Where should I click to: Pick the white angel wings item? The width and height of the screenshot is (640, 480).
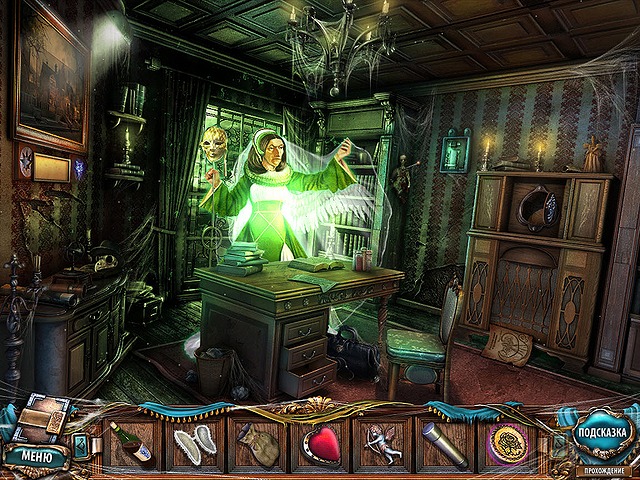(195, 444)
